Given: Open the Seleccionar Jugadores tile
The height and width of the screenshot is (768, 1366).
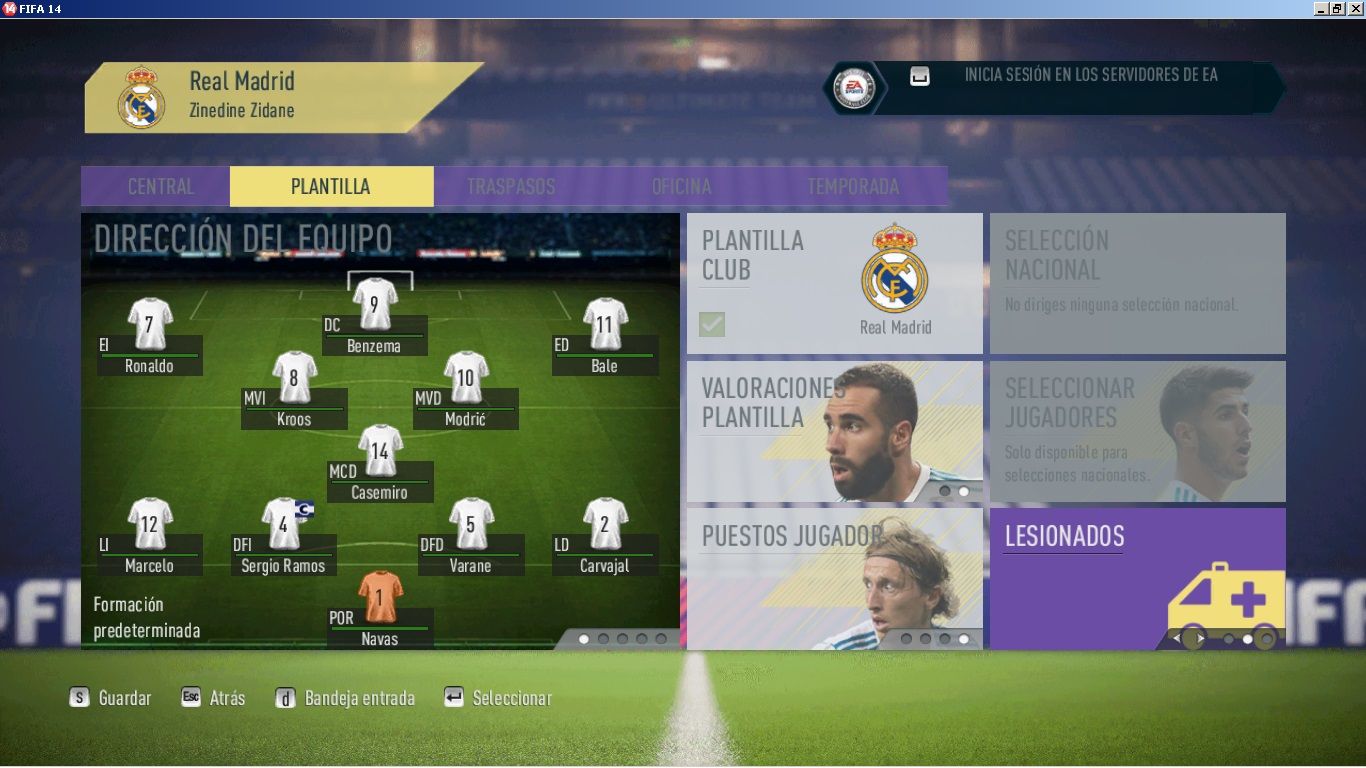Looking at the screenshot, I should [x=1137, y=431].
